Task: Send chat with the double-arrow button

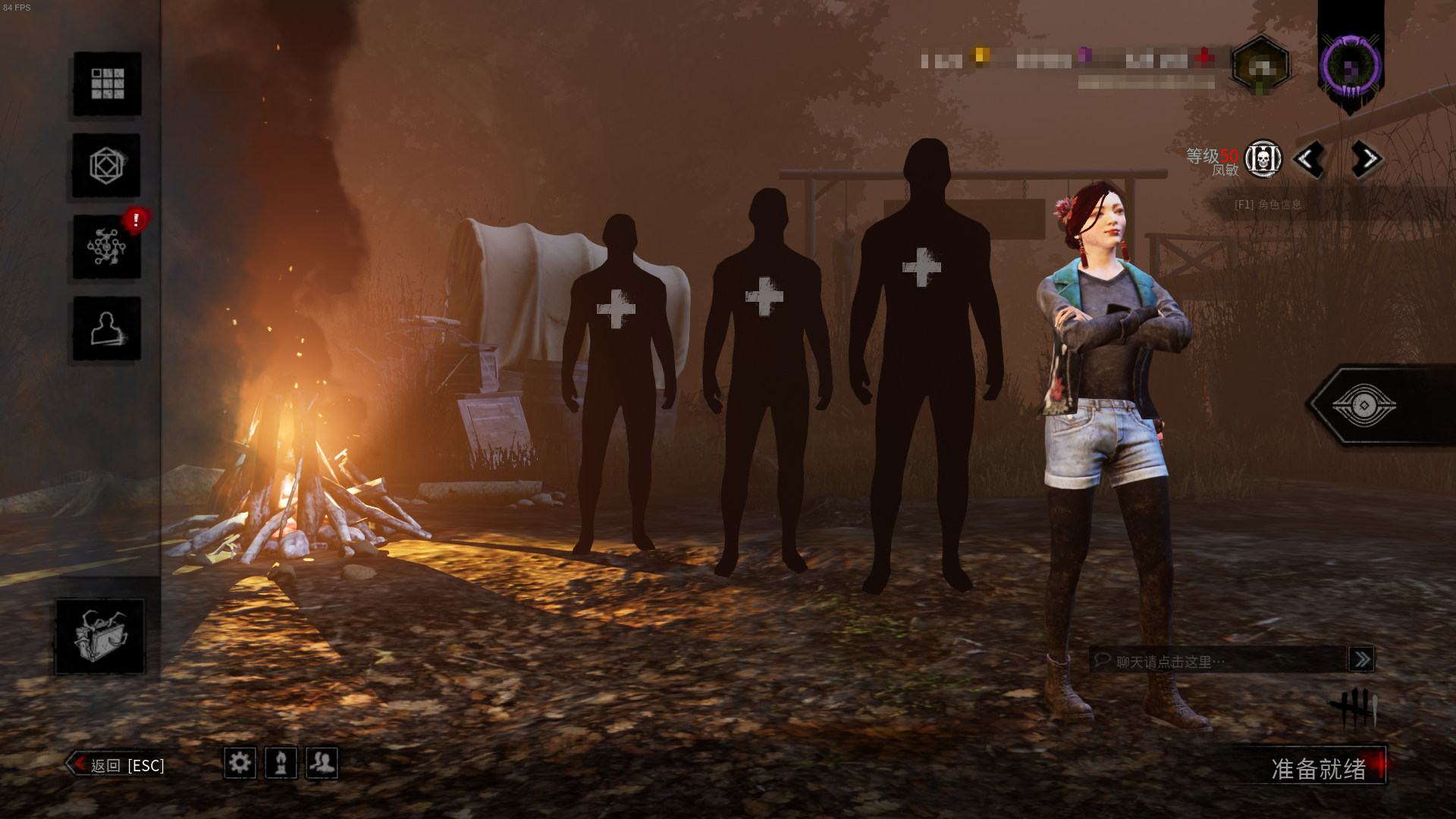Action: tap(1361, 659)
